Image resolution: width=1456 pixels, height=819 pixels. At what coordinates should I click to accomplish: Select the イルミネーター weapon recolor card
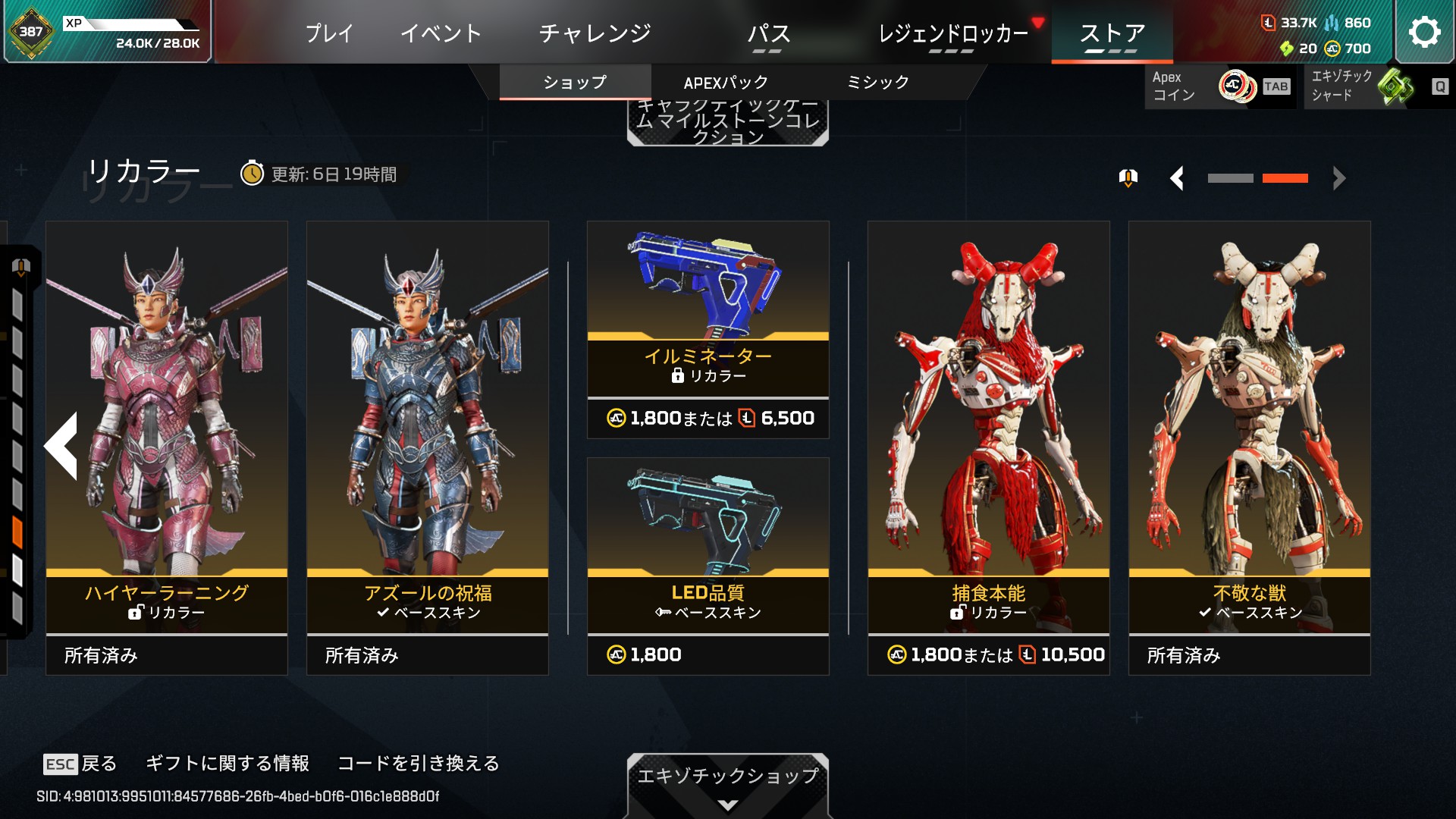[x=708, y=329]
